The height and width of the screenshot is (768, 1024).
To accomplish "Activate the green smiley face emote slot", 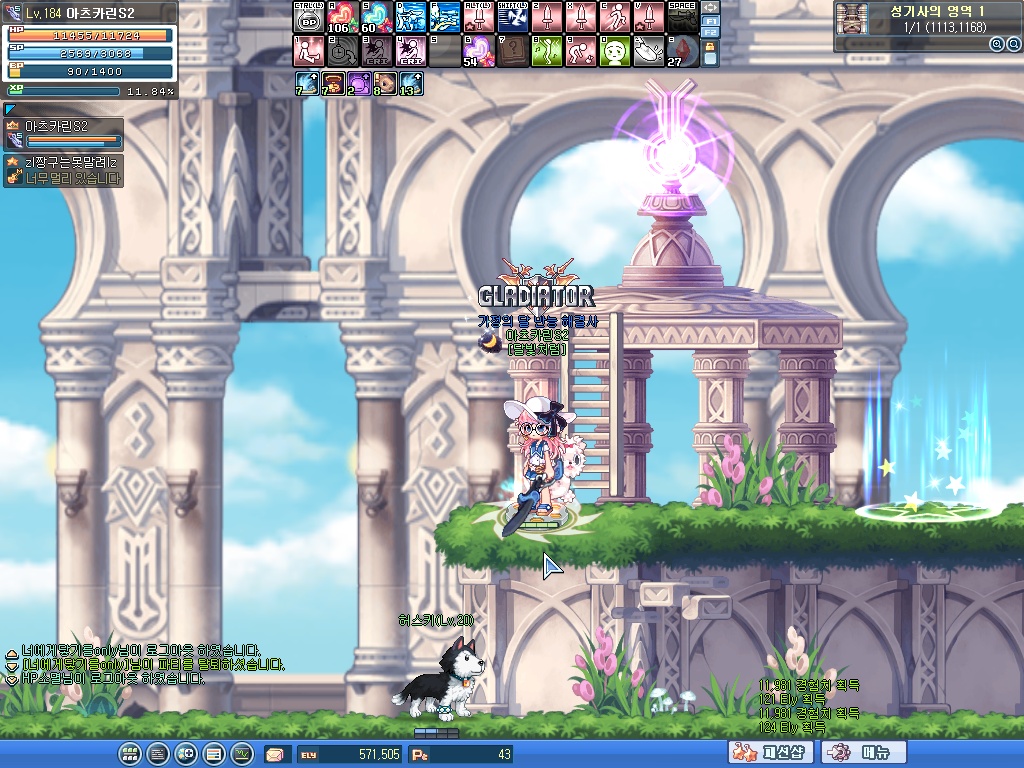I will pos(614,51).
